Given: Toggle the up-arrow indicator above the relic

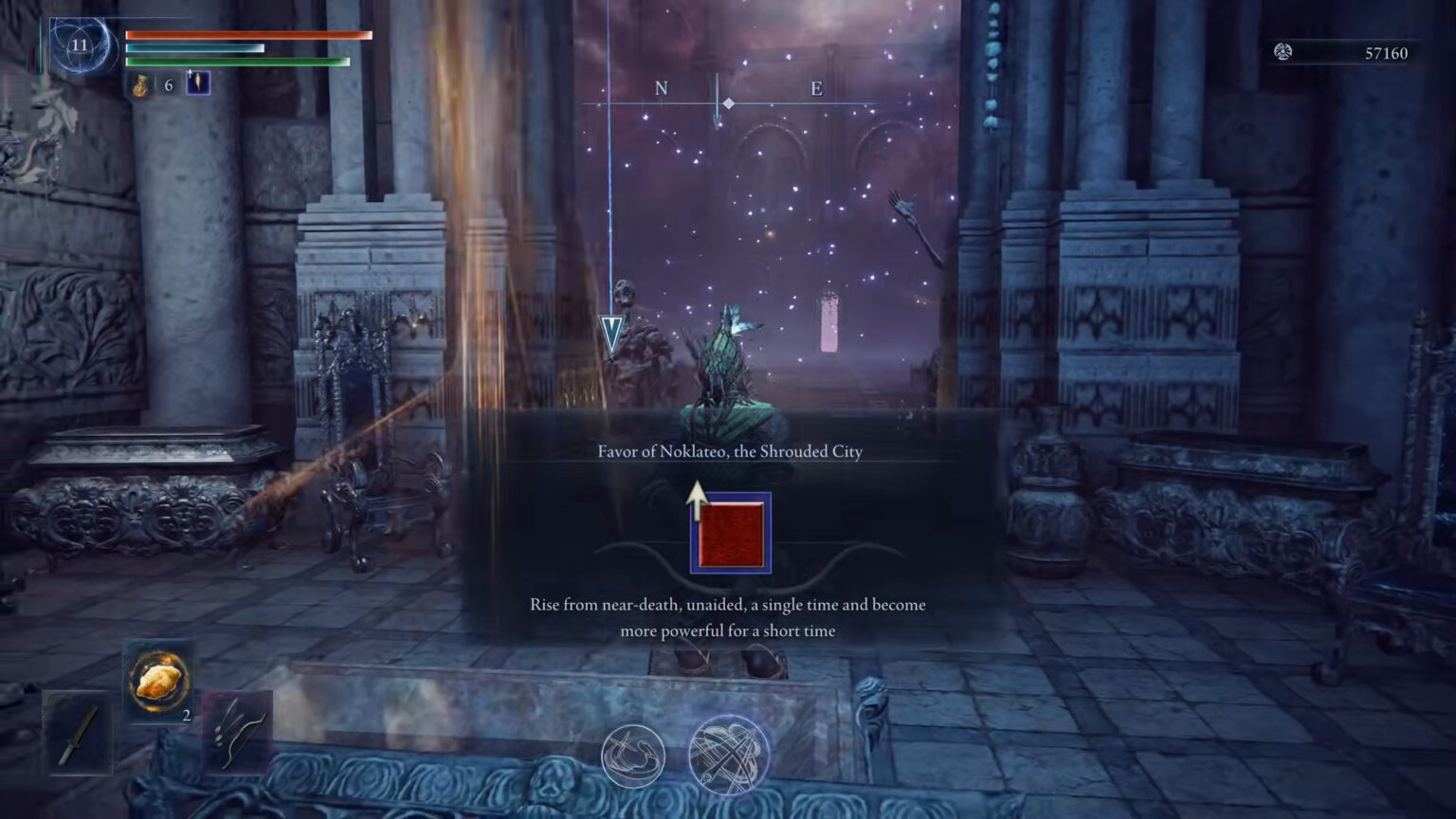Looking at the screenshot, I should [700, 500].
